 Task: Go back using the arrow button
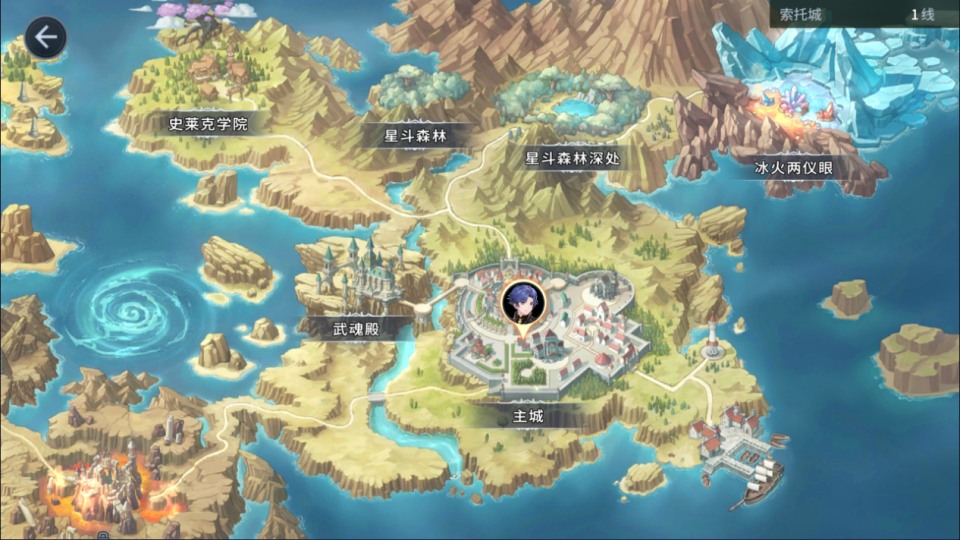pos(45,38)
